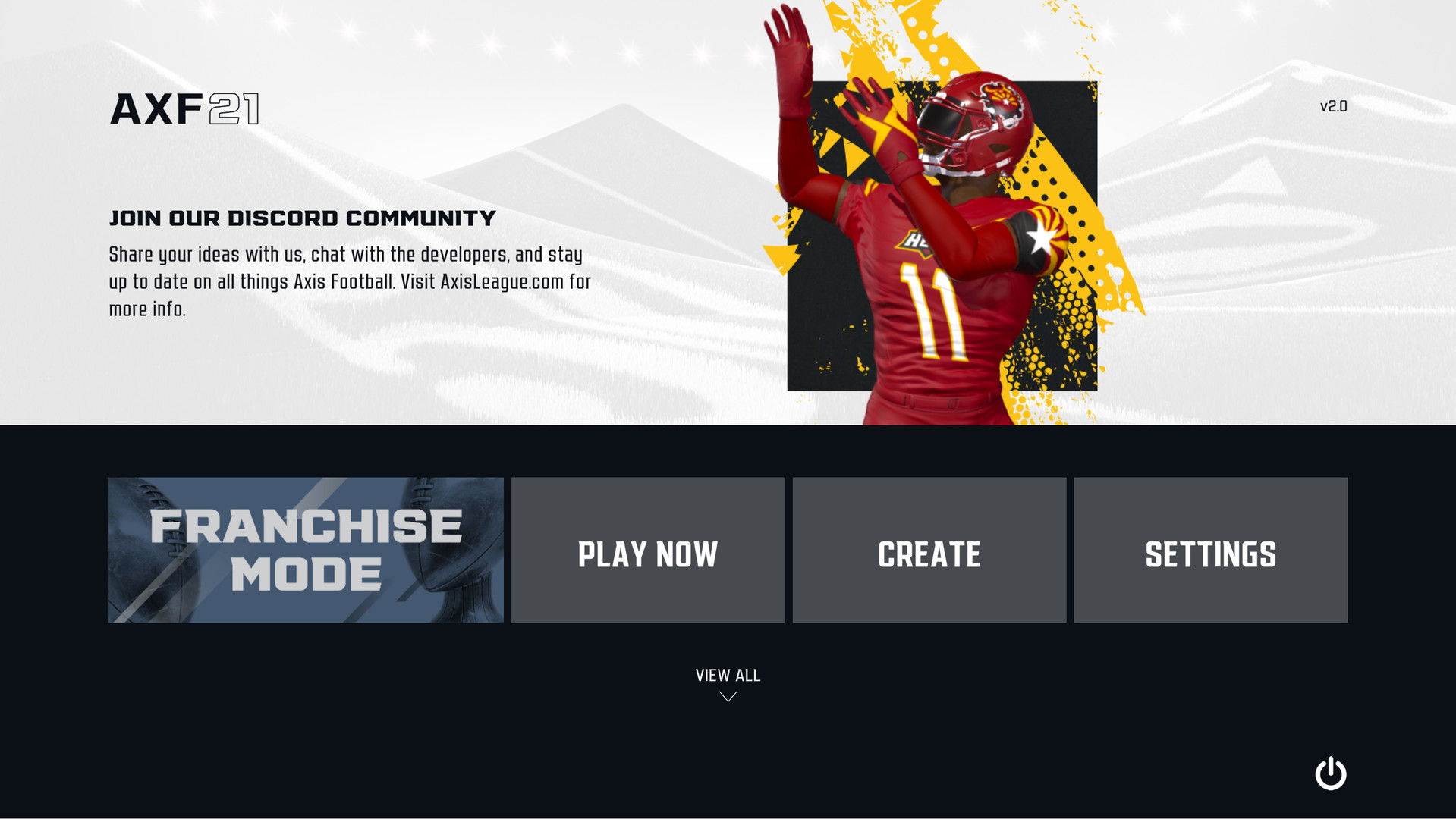This screenshot has height=819, width=1456.
Task: Expand the View All menu
Action: coord(727,675)
